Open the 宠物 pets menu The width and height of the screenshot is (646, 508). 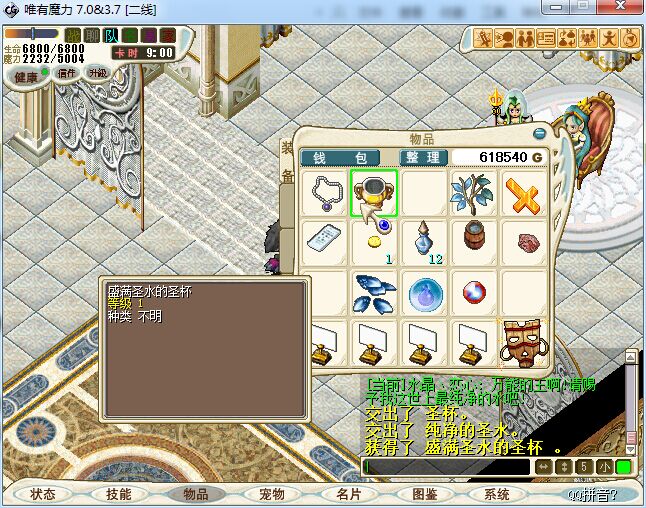tap(272, 494)
